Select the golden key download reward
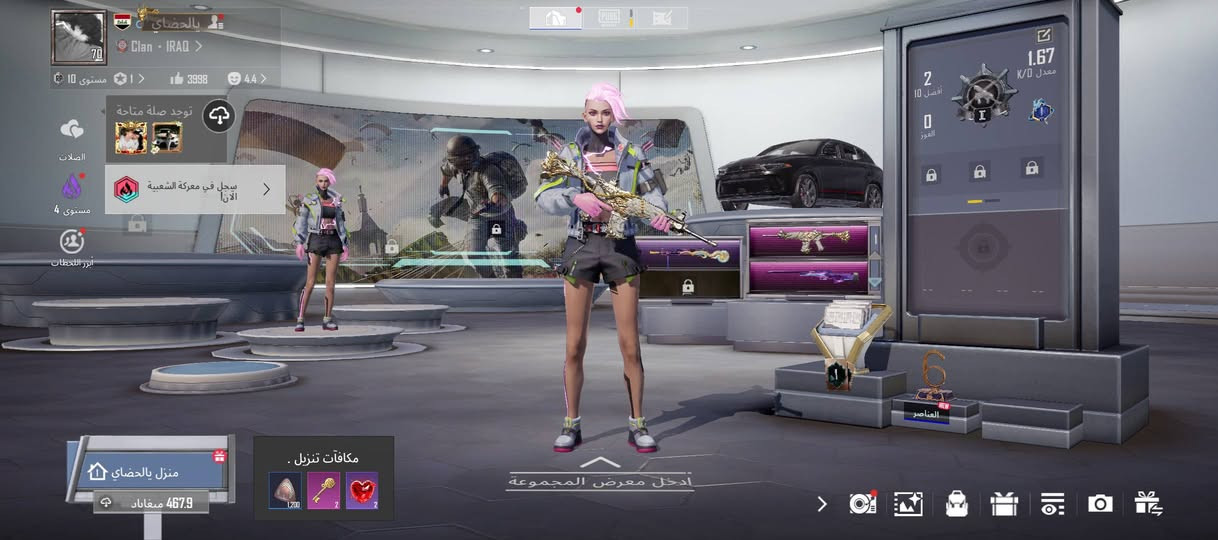 point(324,491)
